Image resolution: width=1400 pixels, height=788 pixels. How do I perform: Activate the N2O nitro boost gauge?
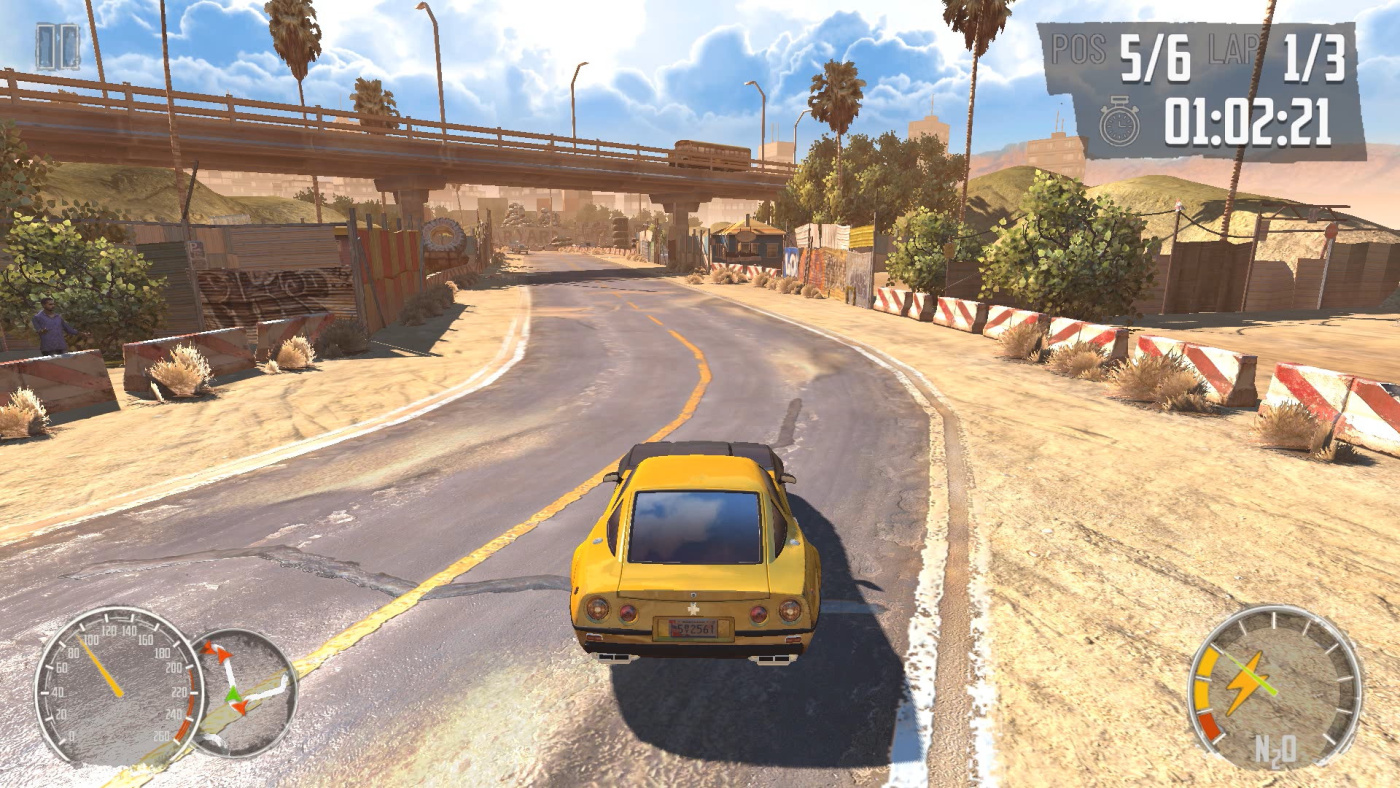click(x=1274, y=687)
